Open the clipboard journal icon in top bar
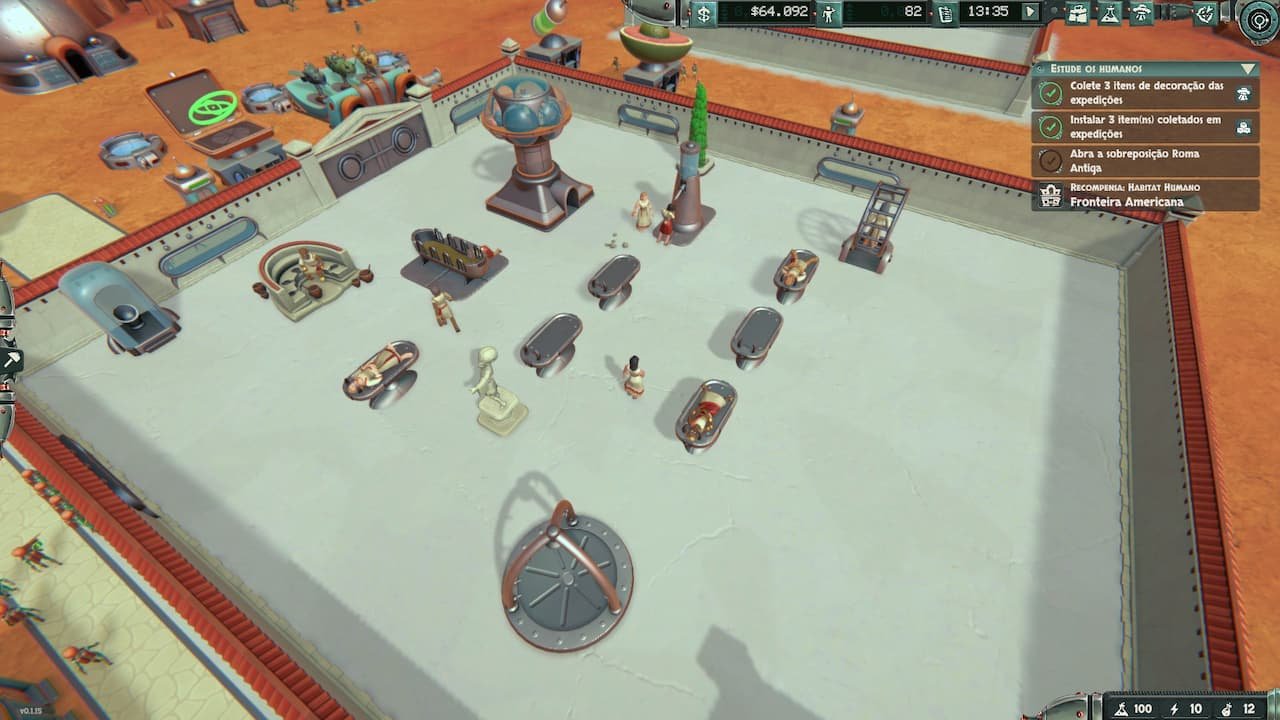The width and height of the screenshot is (1280, 720). (947, 16)
